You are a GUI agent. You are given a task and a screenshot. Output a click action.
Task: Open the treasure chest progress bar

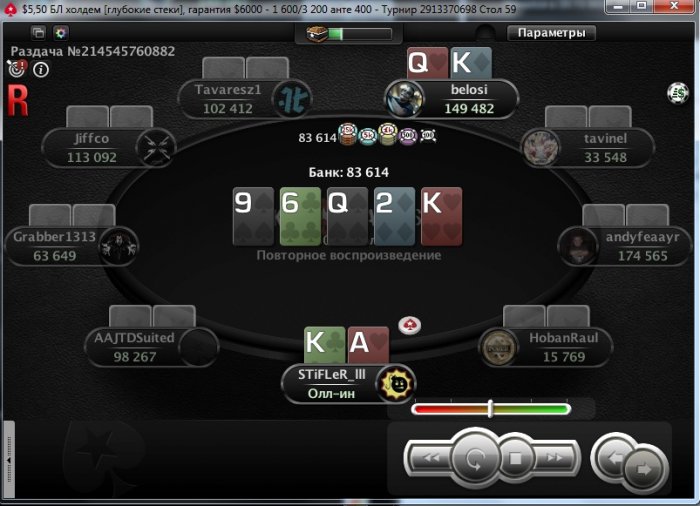[349, 33]
